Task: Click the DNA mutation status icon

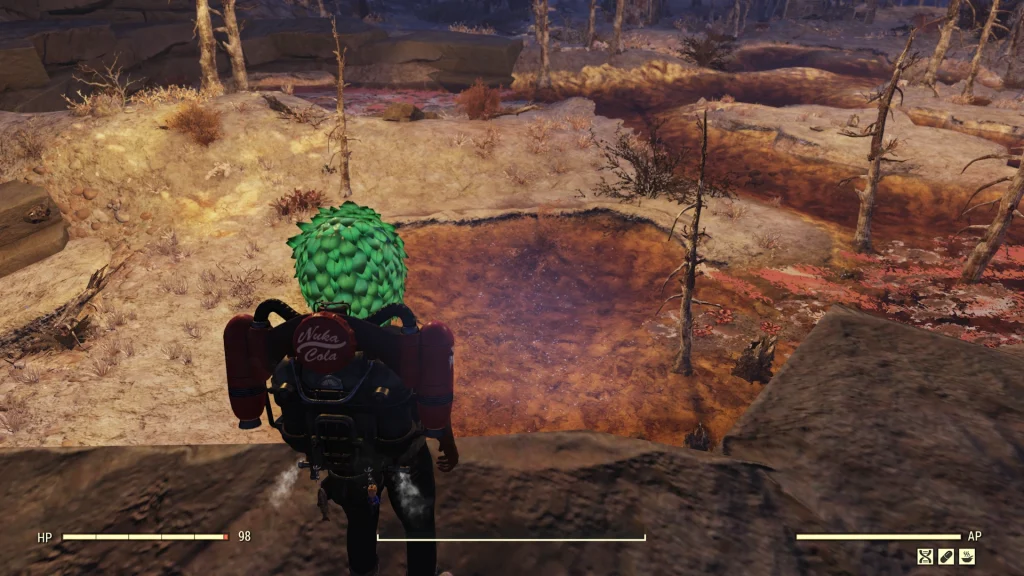Action: [926, 556]
